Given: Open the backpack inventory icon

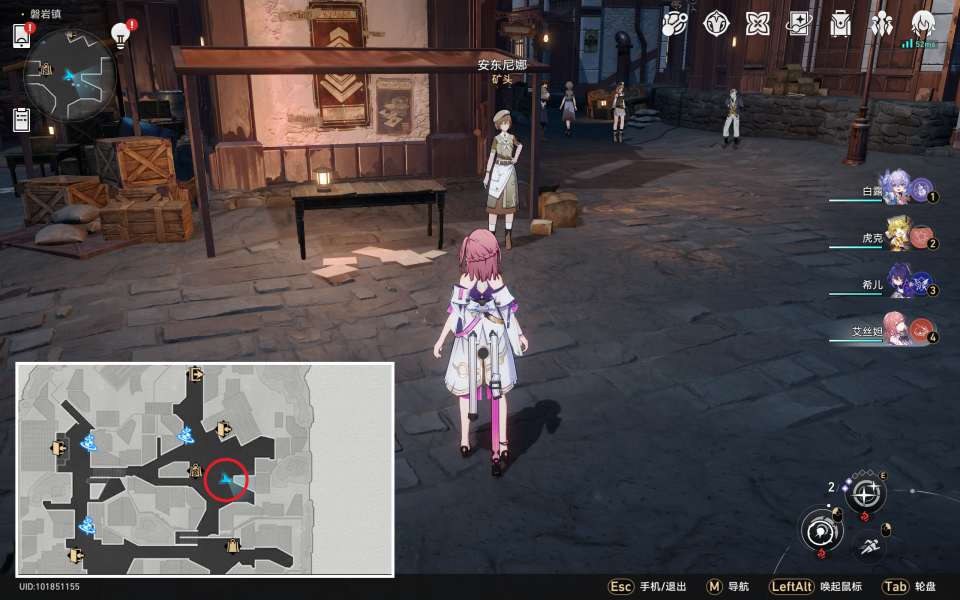Looking at the screenshot, I should coord(840,23).
